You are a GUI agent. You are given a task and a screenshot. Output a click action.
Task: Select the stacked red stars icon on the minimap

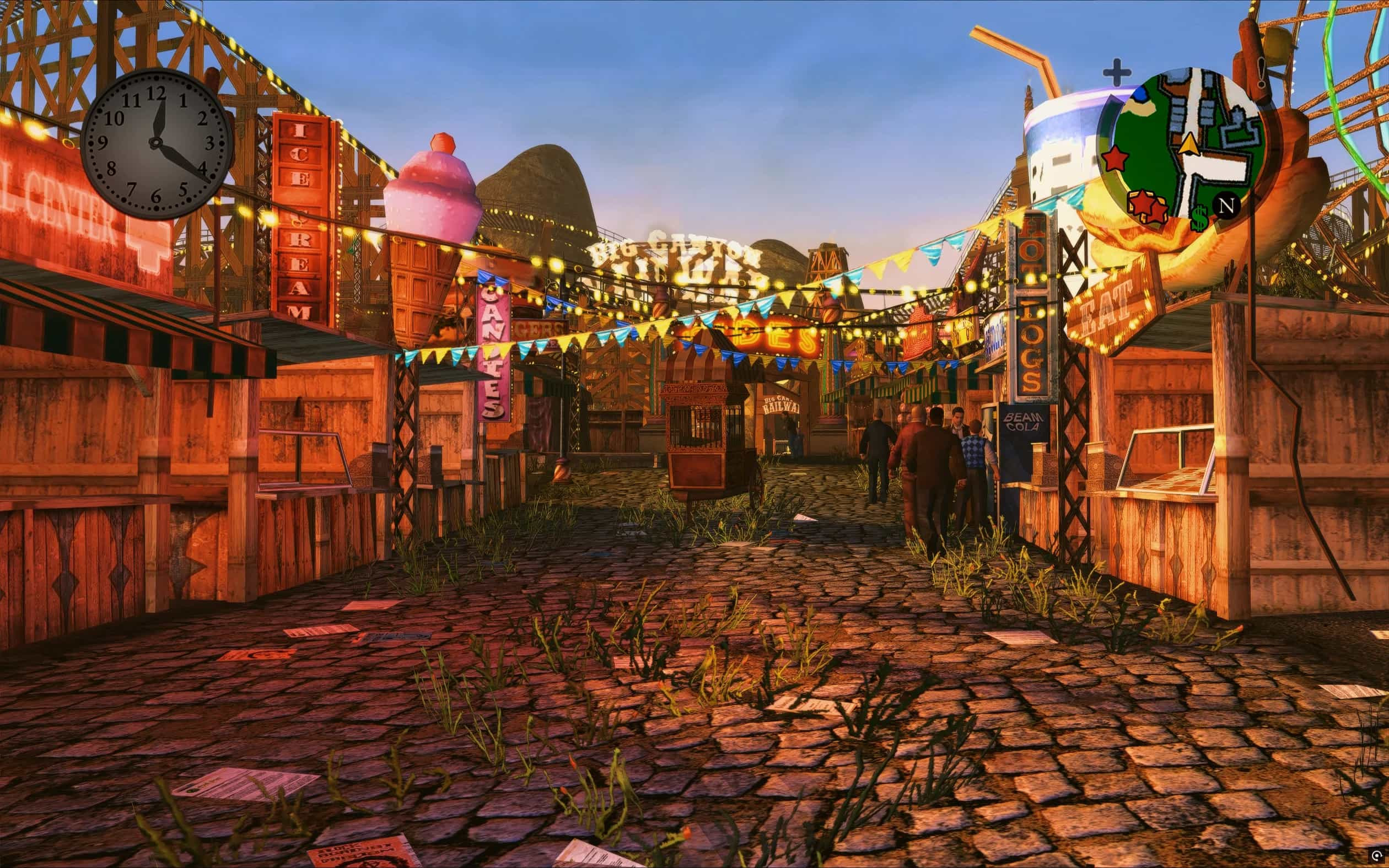tap(1147, 207)
